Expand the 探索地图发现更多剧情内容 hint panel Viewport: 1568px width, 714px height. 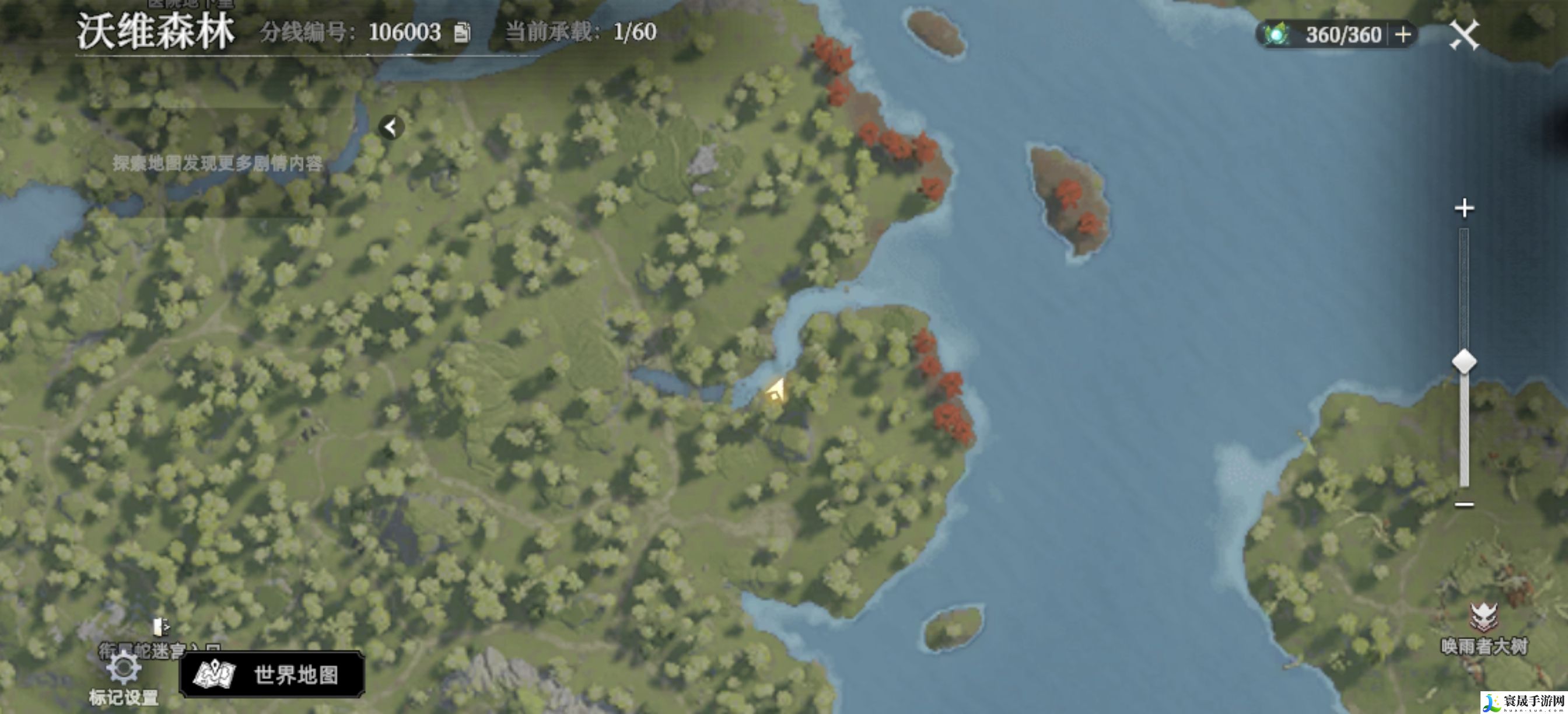point(219,163)
